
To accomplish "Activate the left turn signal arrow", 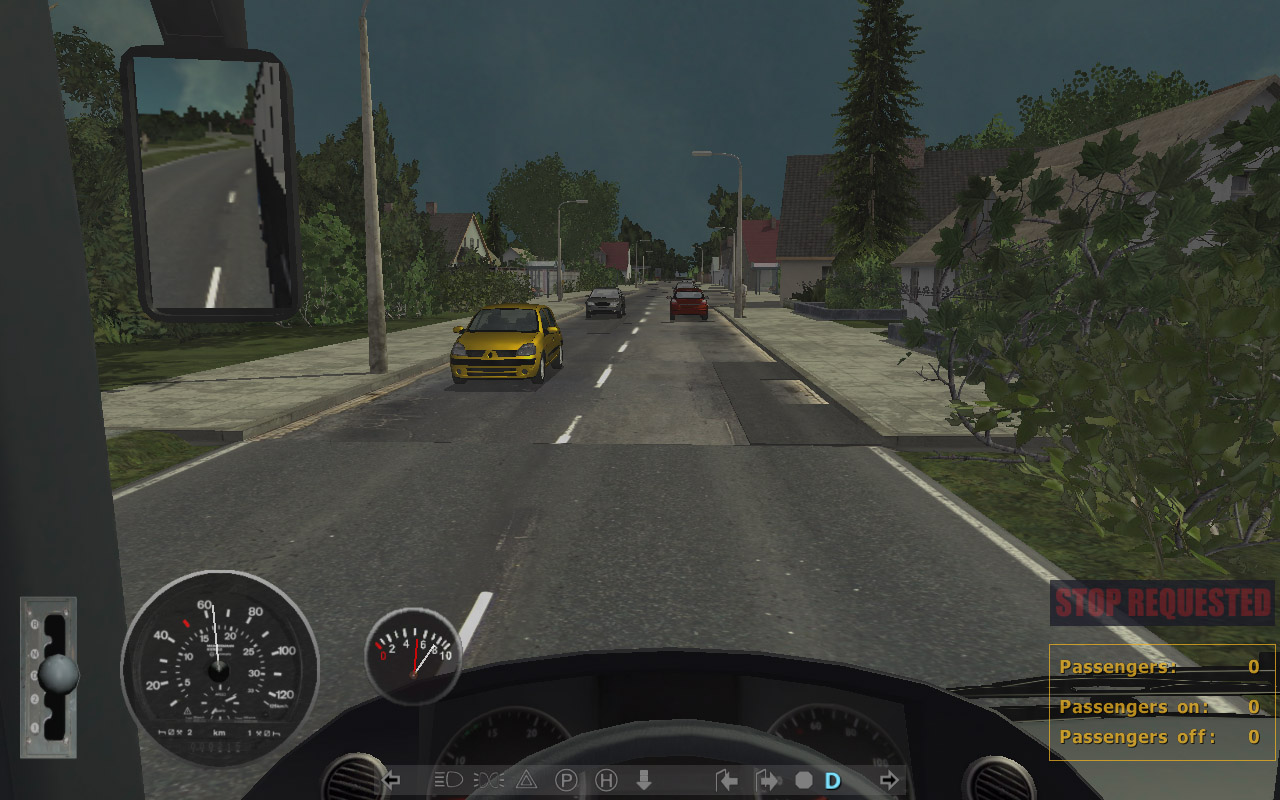I will (391, 780).
